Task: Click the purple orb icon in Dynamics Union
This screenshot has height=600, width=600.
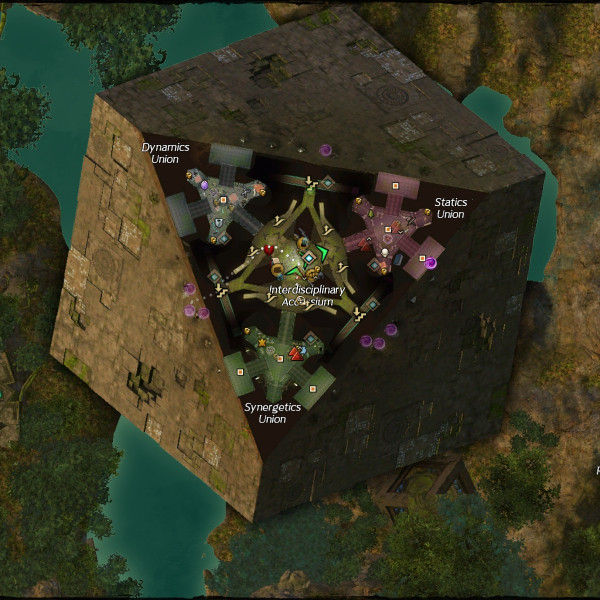Action: pos(204,185)
